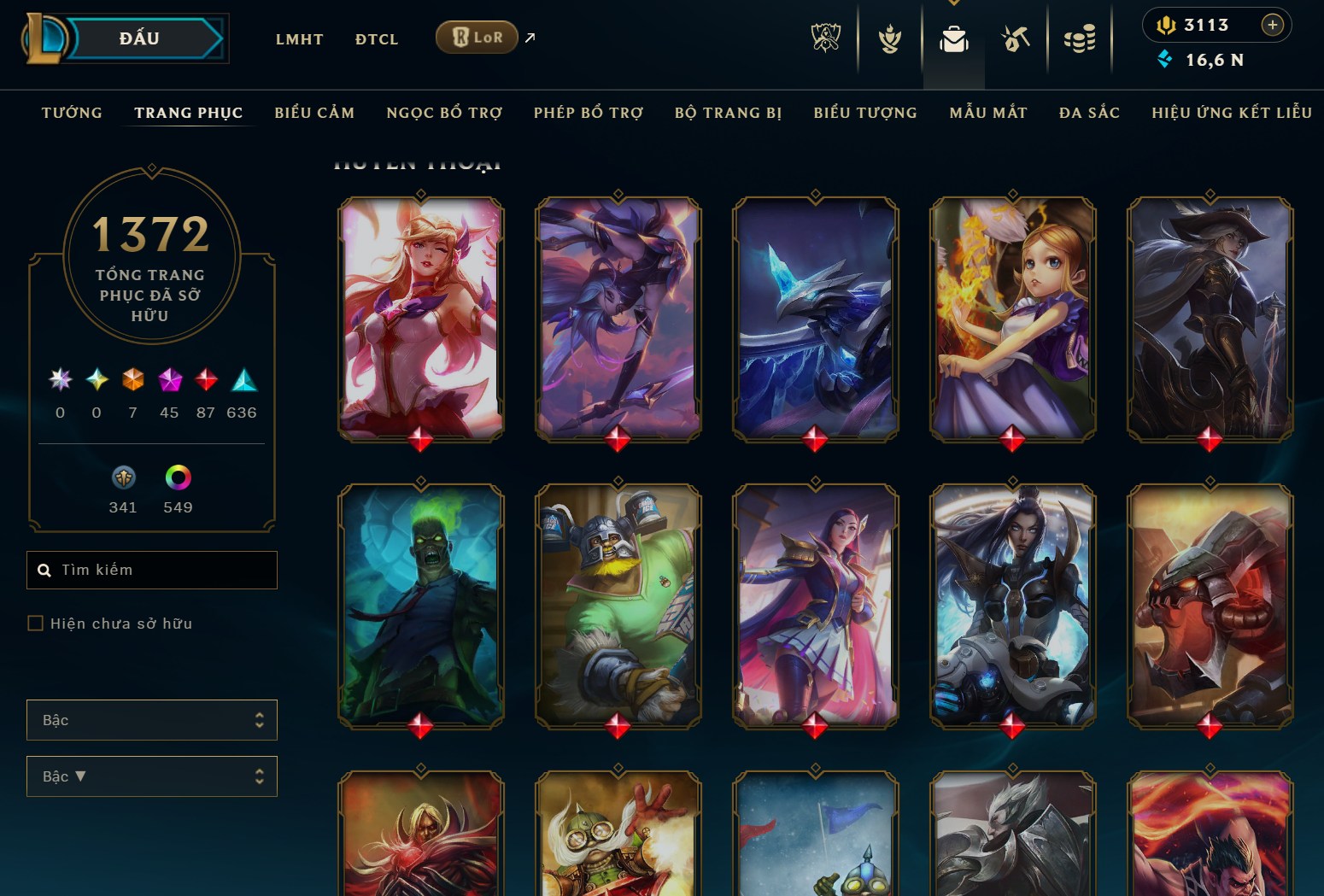The height and width of the screenshot is (896, 1324).
Task: Select LMHT in the navigation menu
Action: click(x=300, y=38)
